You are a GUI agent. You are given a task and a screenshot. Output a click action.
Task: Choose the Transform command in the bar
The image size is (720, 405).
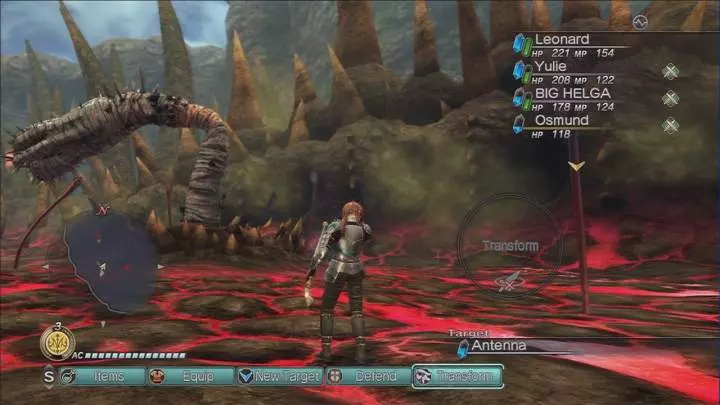pyautogui.click(x=457, y=376)
